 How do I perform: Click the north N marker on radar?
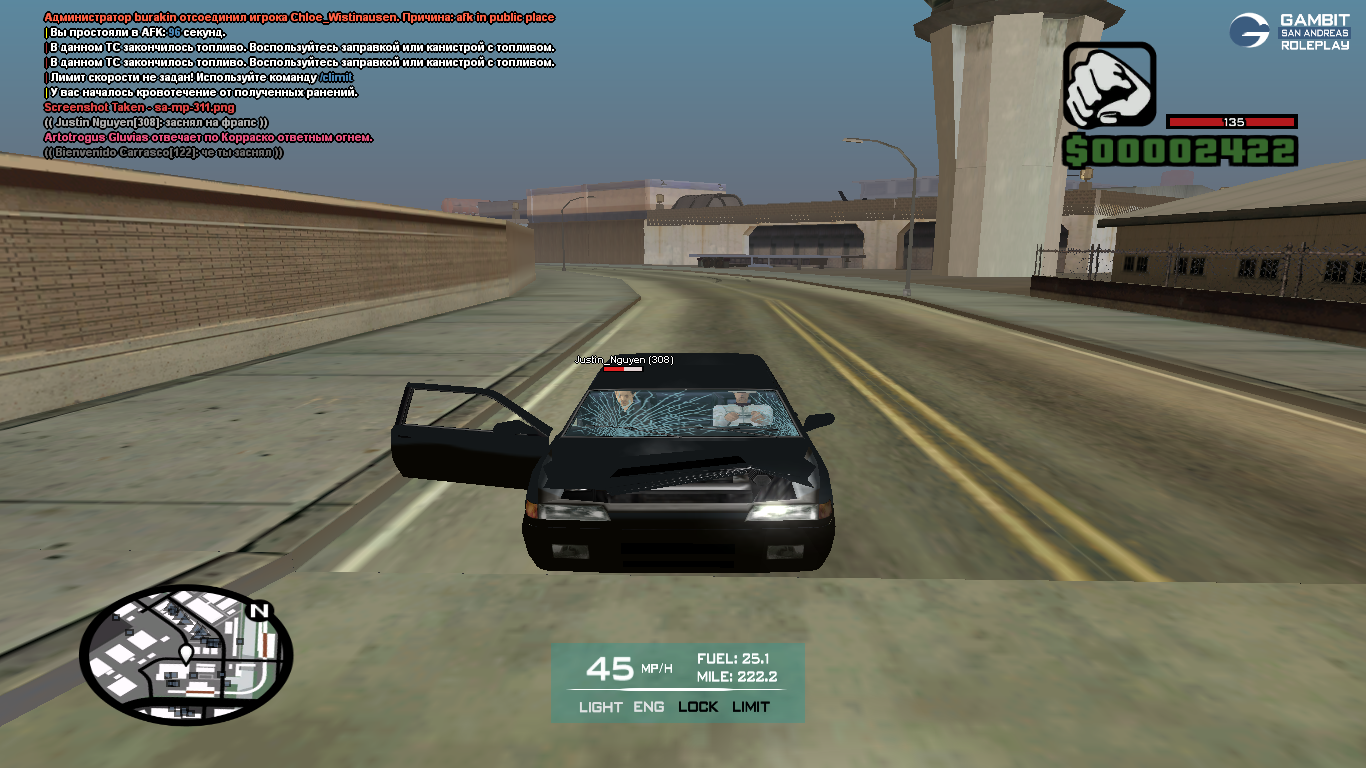[x=260, y=611]
